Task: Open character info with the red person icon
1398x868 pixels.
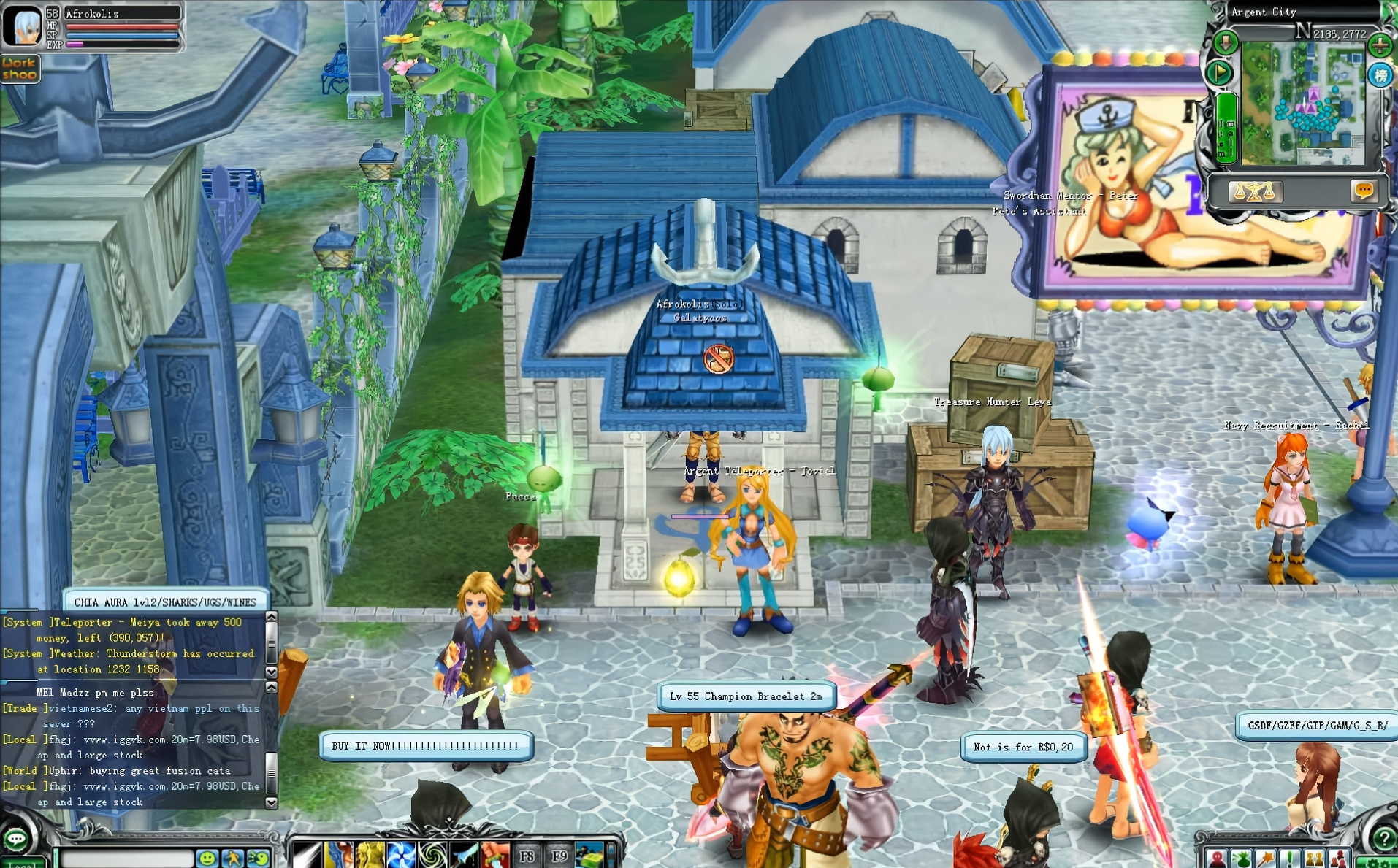Action: [x=1216, y=859]
